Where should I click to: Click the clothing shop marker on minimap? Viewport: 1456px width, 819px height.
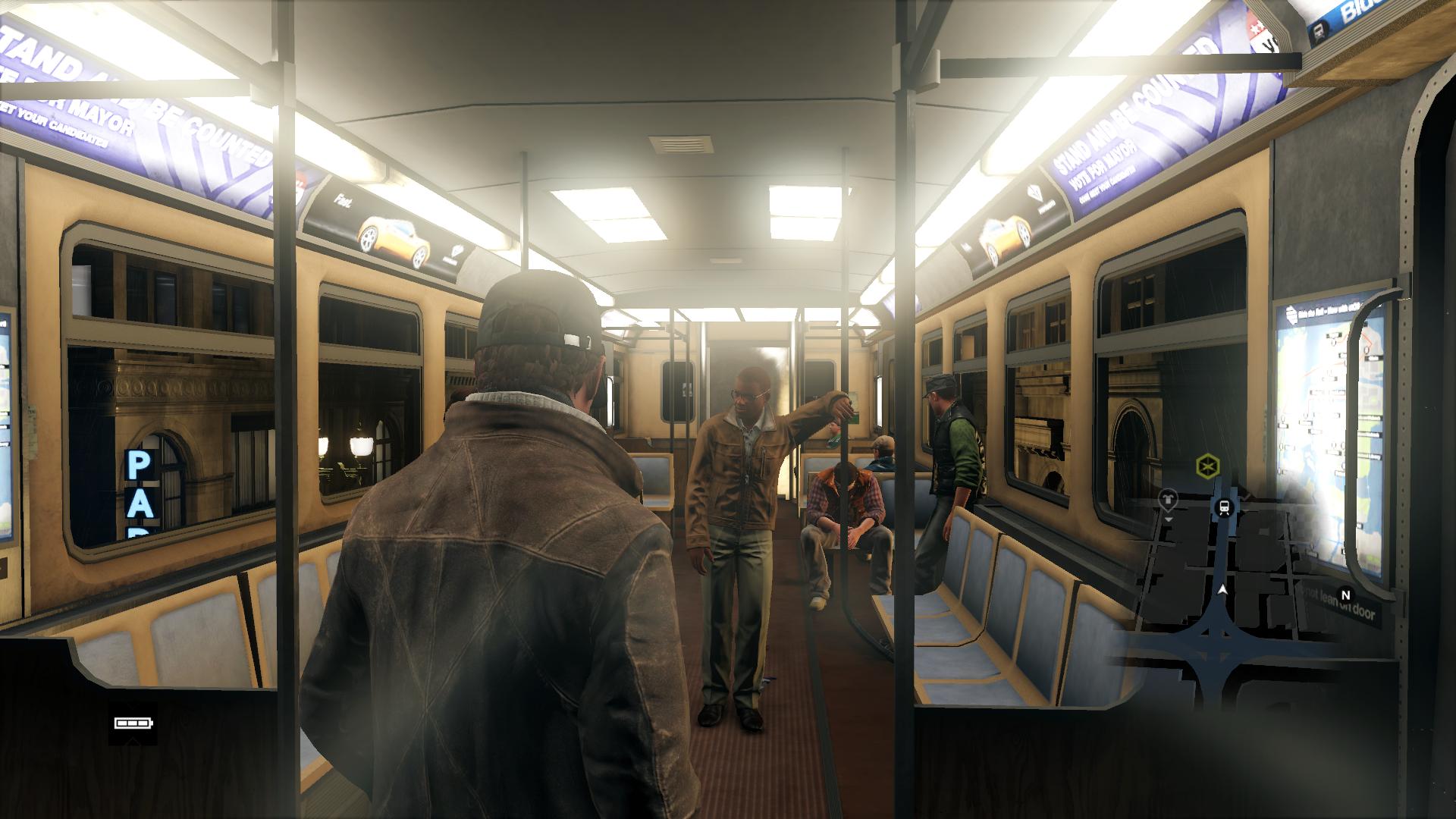coord(1168,498)
